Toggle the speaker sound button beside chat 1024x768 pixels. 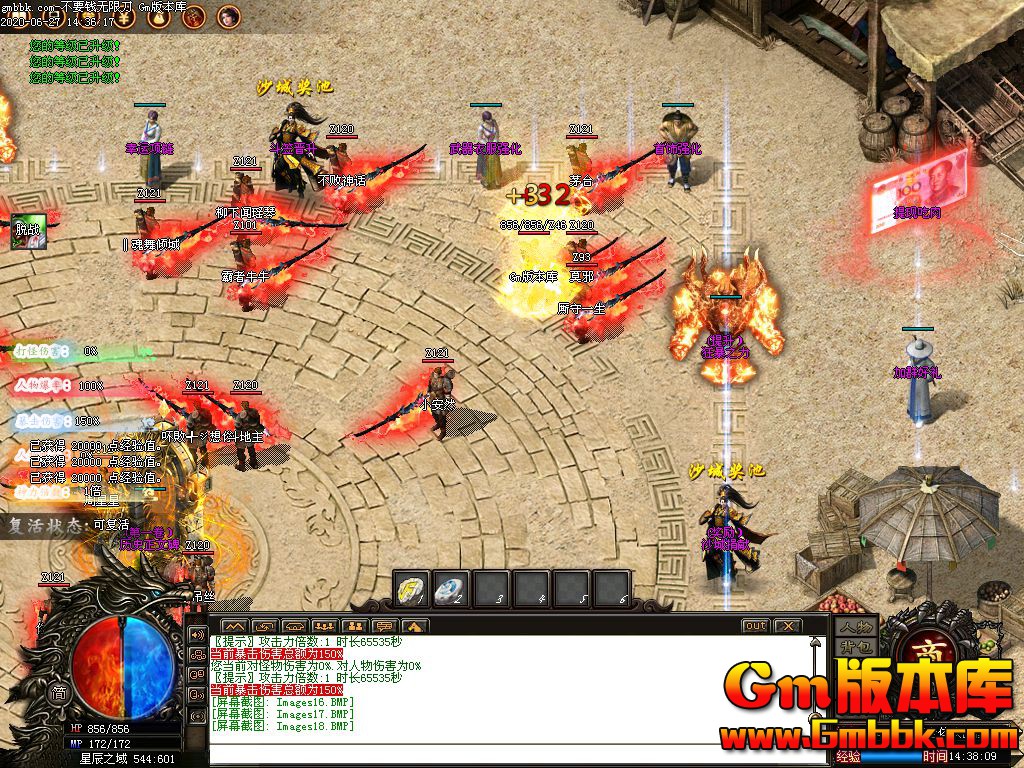click(197, 636)
